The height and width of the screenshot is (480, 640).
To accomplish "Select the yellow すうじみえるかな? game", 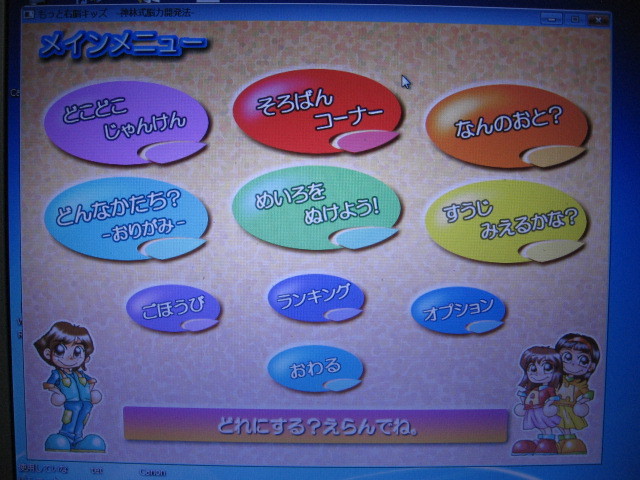I will pyautogui.click(x=506, y=221).
